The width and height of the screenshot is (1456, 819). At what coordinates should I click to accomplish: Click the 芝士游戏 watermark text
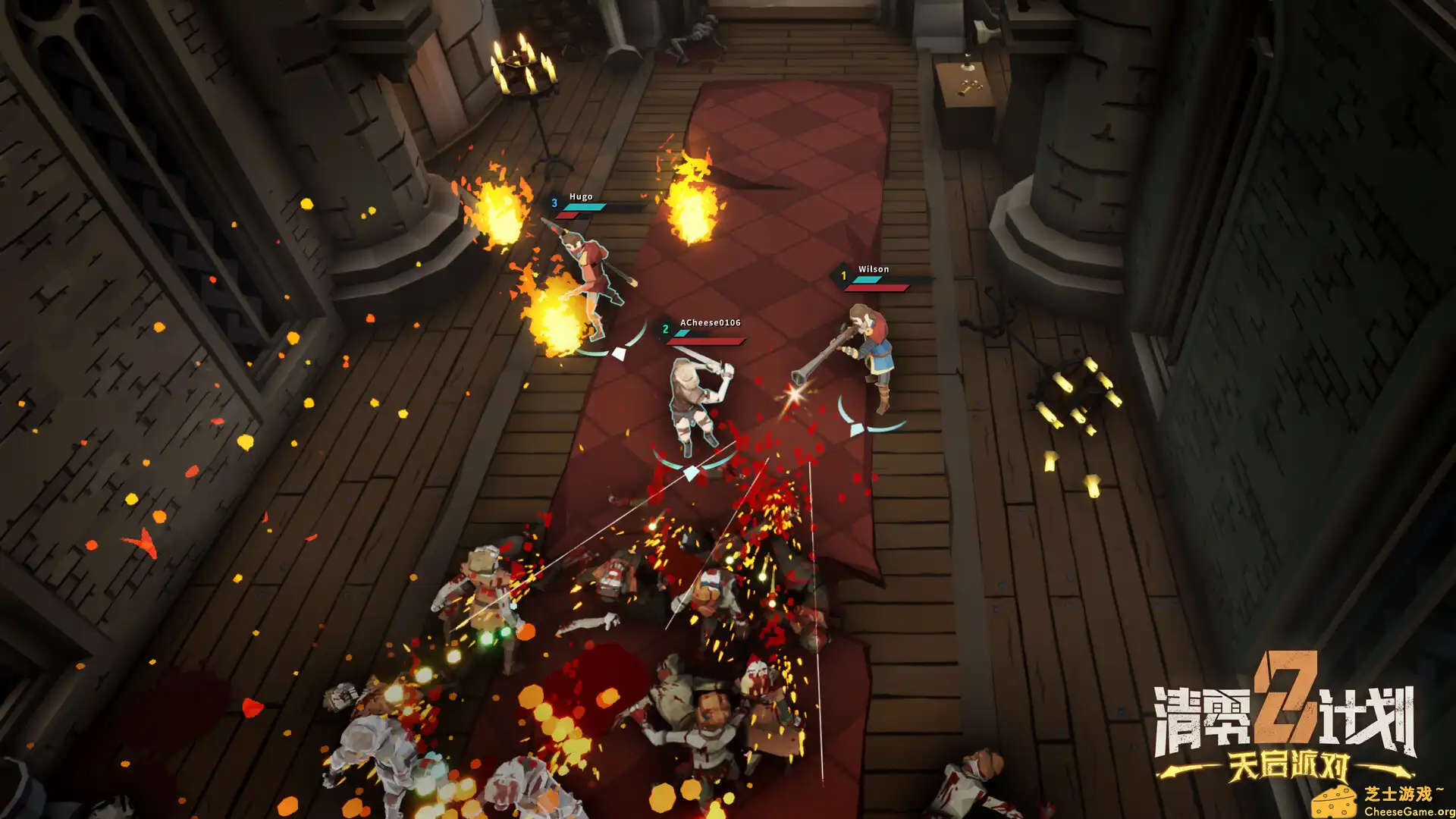click(1403, 792)
